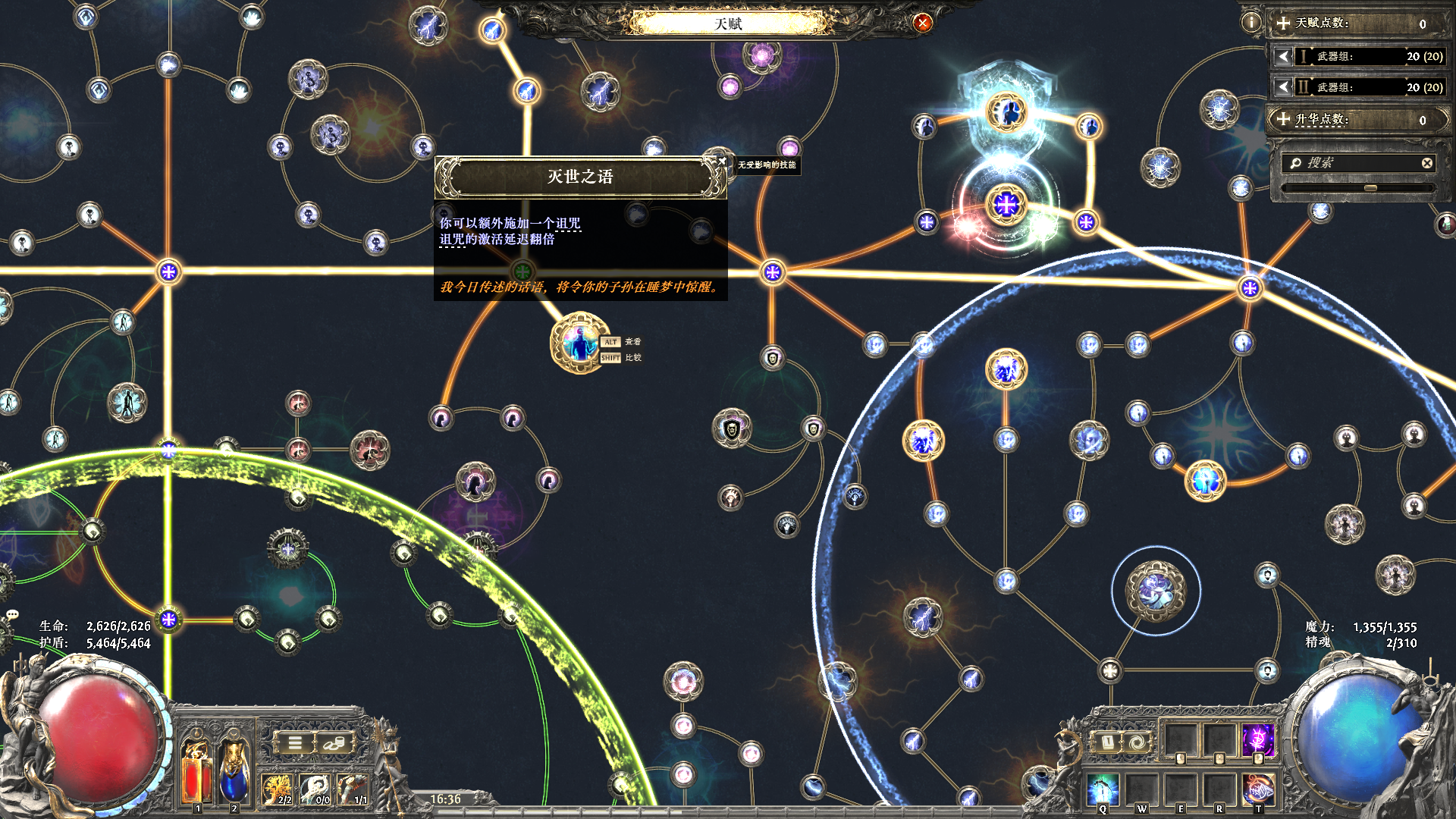Screen dimensions: 1456x819
Task: Click the 灭世之语 keystone node
Action: (x=580, y=344)
